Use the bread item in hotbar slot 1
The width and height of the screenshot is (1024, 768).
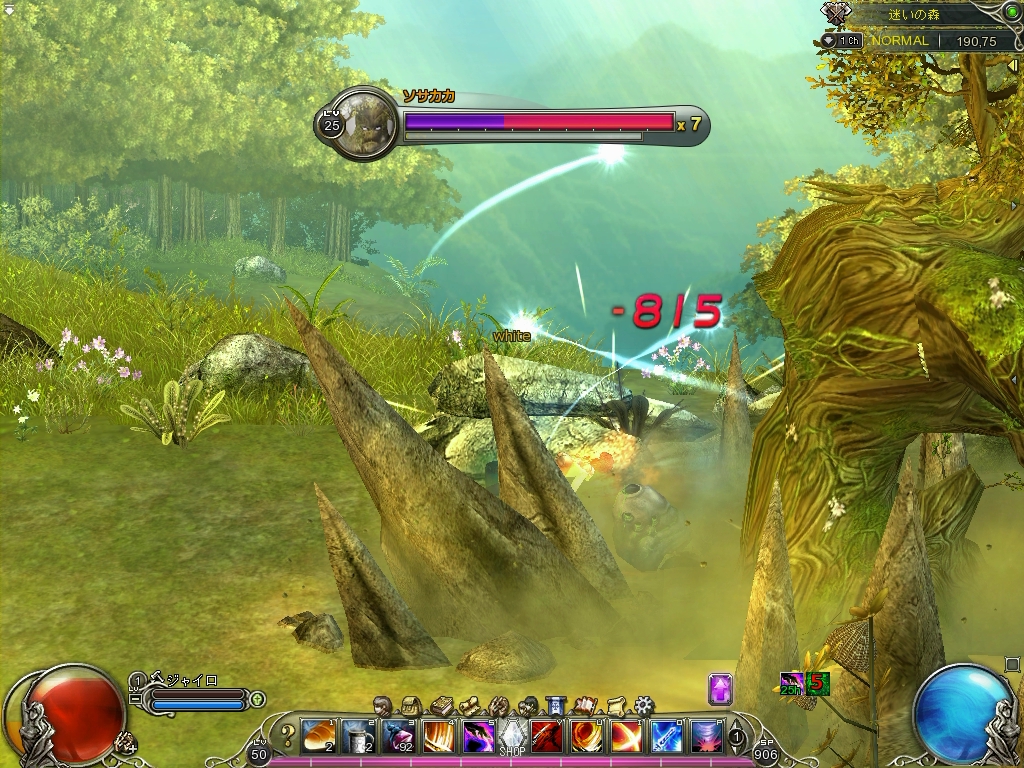click(318, 736)
